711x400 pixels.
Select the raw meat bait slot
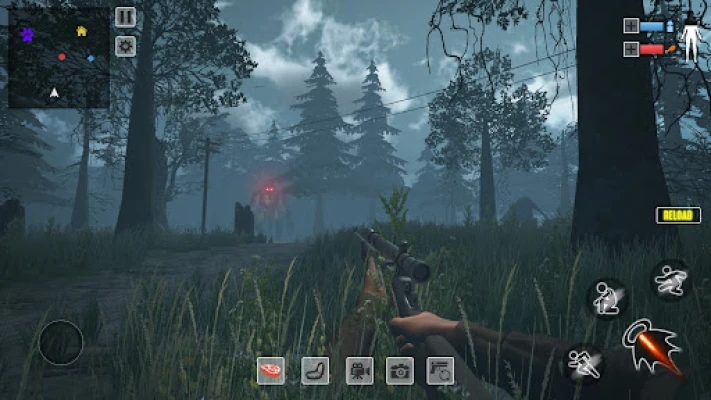coord(270,371)
